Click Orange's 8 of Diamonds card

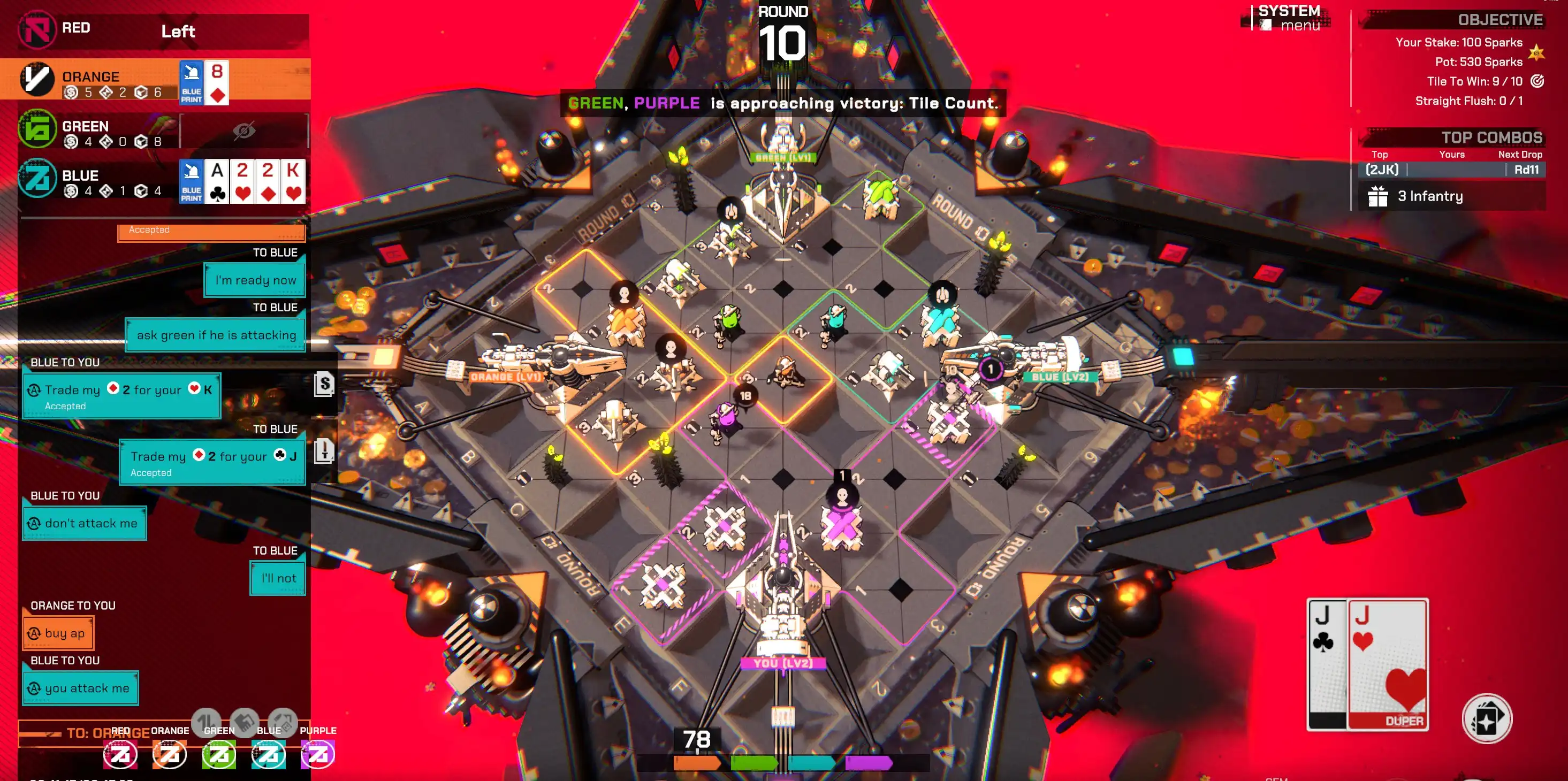point(217,82)
